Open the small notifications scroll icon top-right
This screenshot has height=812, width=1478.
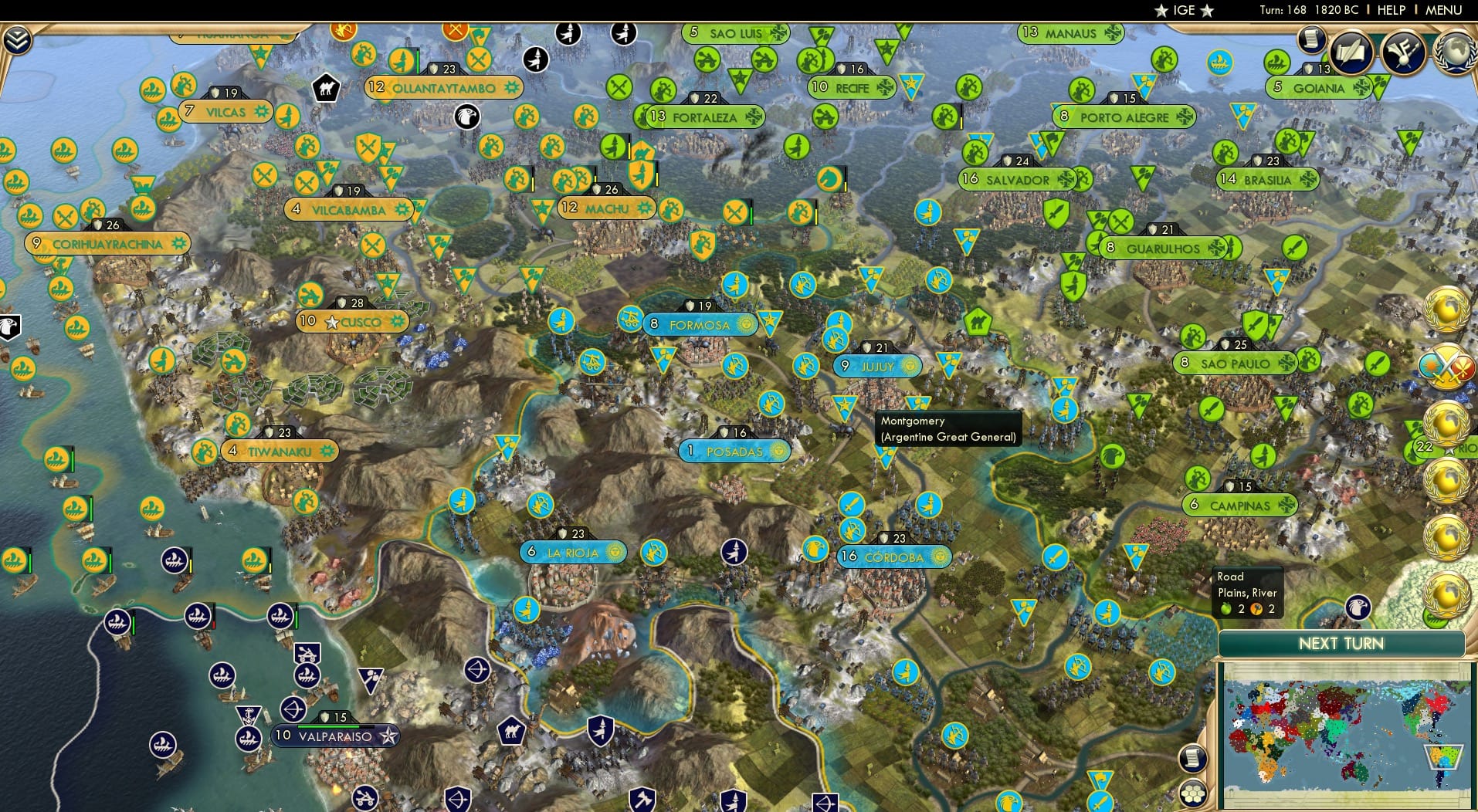coord(1311,40)
